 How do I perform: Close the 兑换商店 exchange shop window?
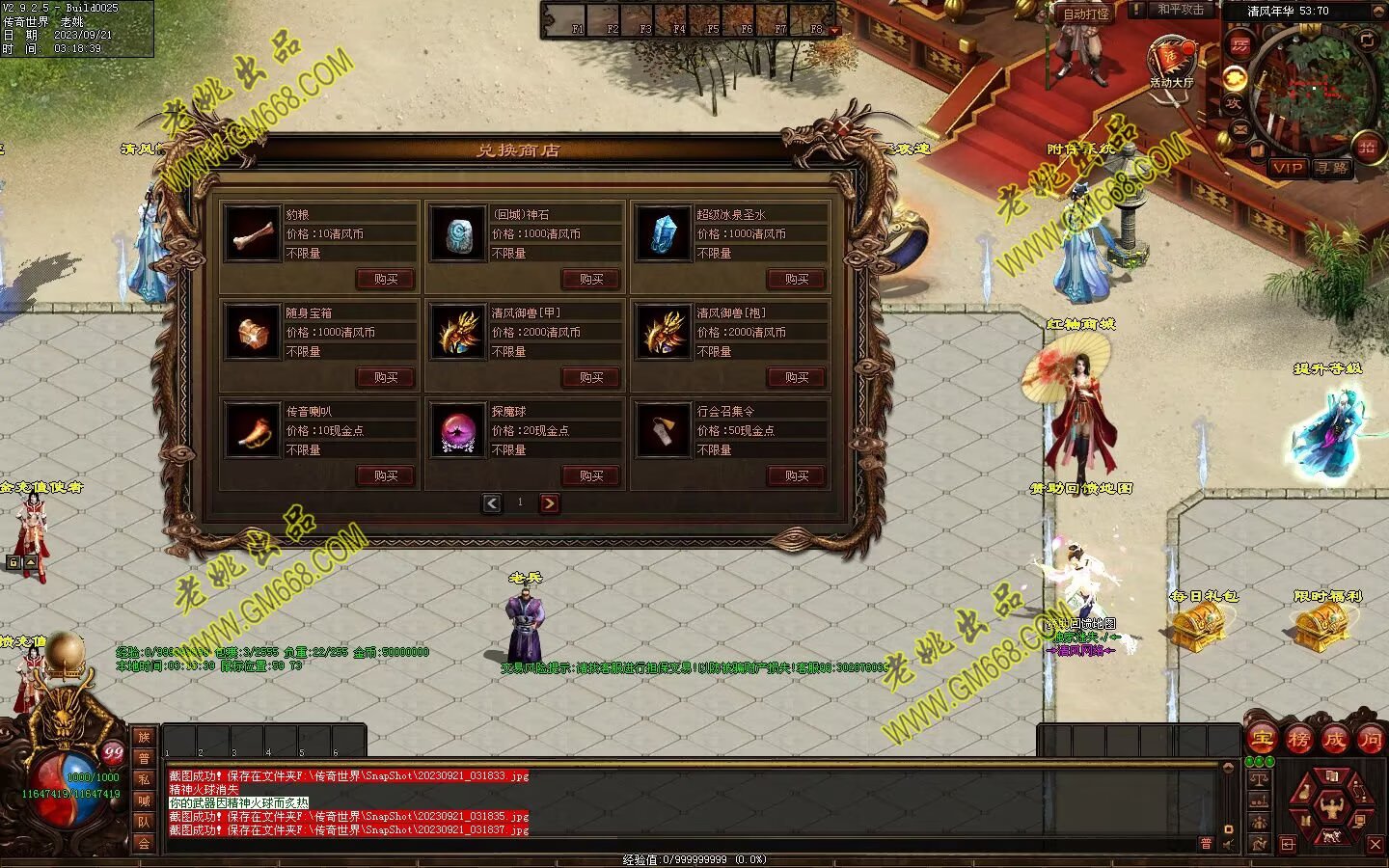click(845, 126)
